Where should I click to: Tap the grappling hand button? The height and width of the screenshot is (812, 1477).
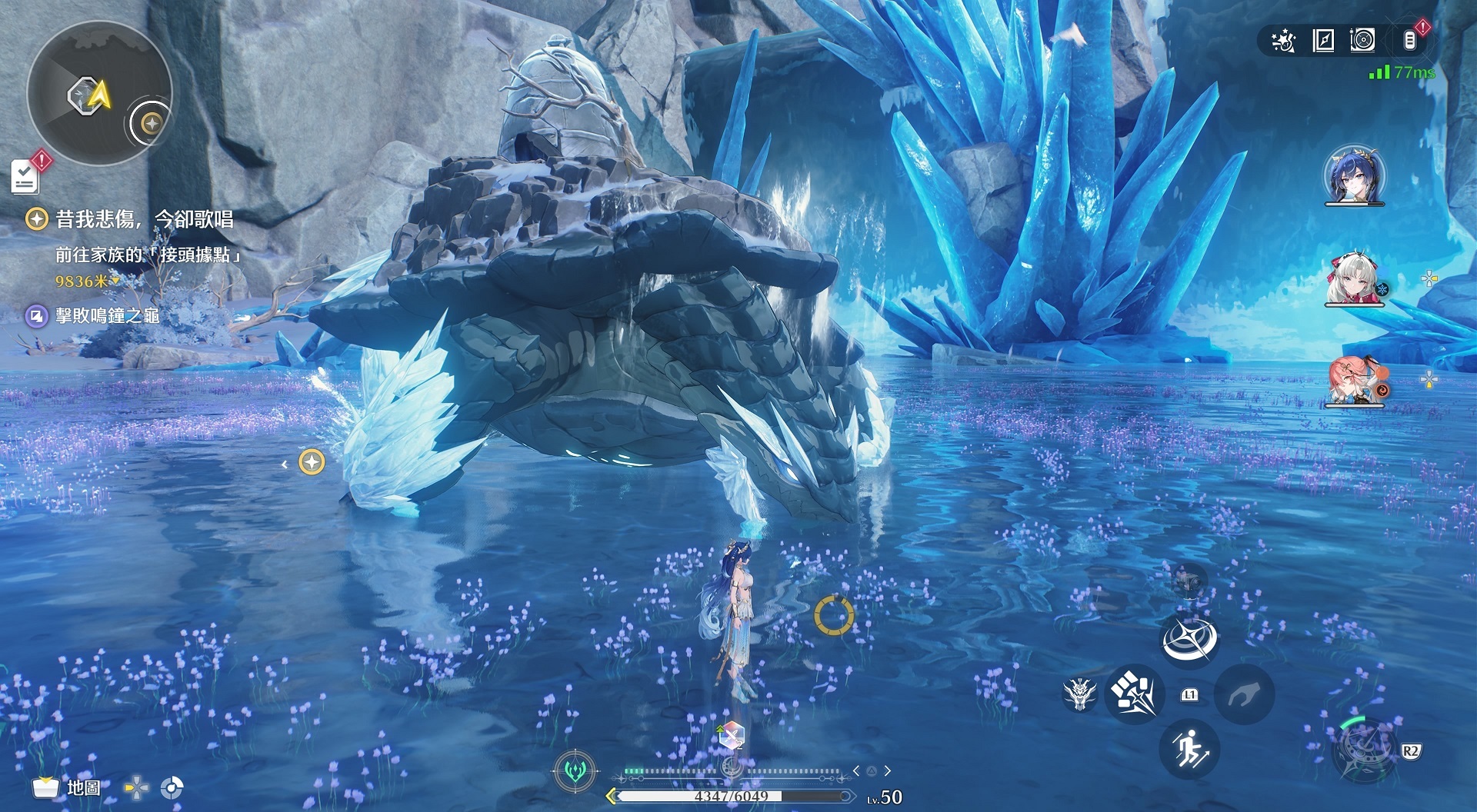(x=1243, y=695)
